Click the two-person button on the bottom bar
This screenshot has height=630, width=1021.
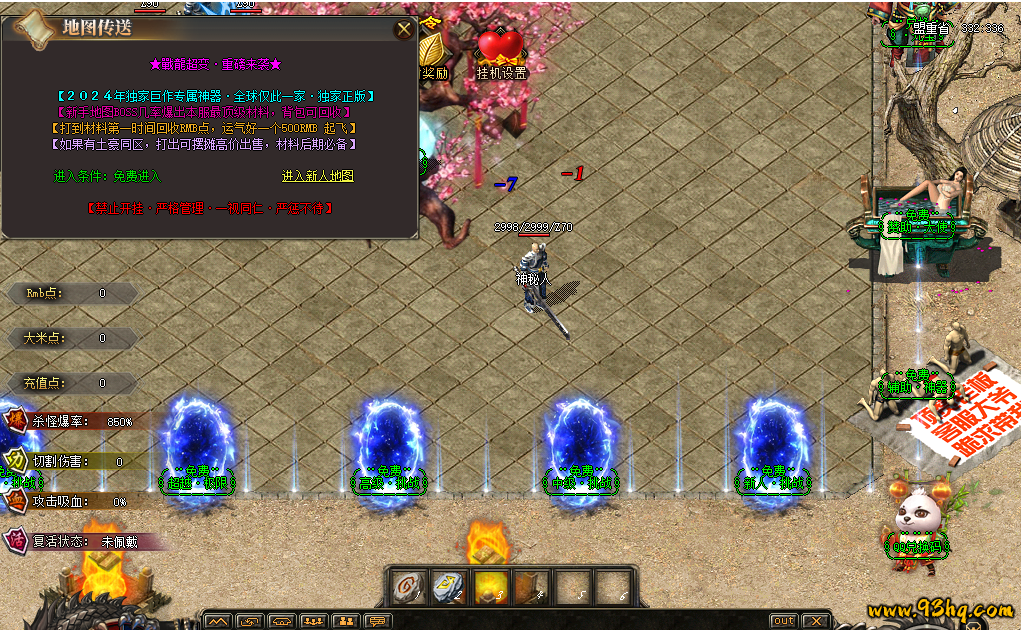coord(346,621)
